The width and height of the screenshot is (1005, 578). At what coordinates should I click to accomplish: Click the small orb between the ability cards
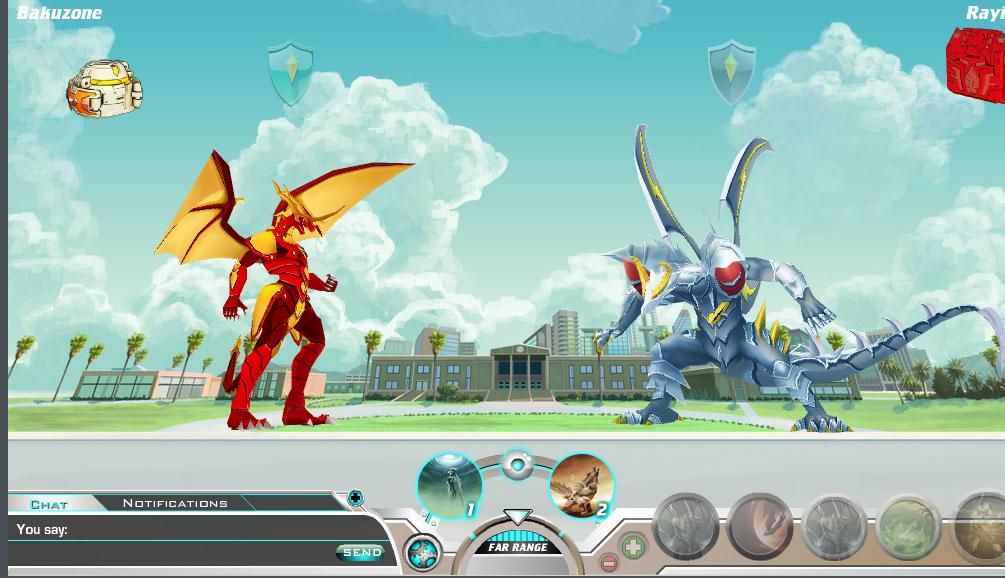(x=517, y=465)
